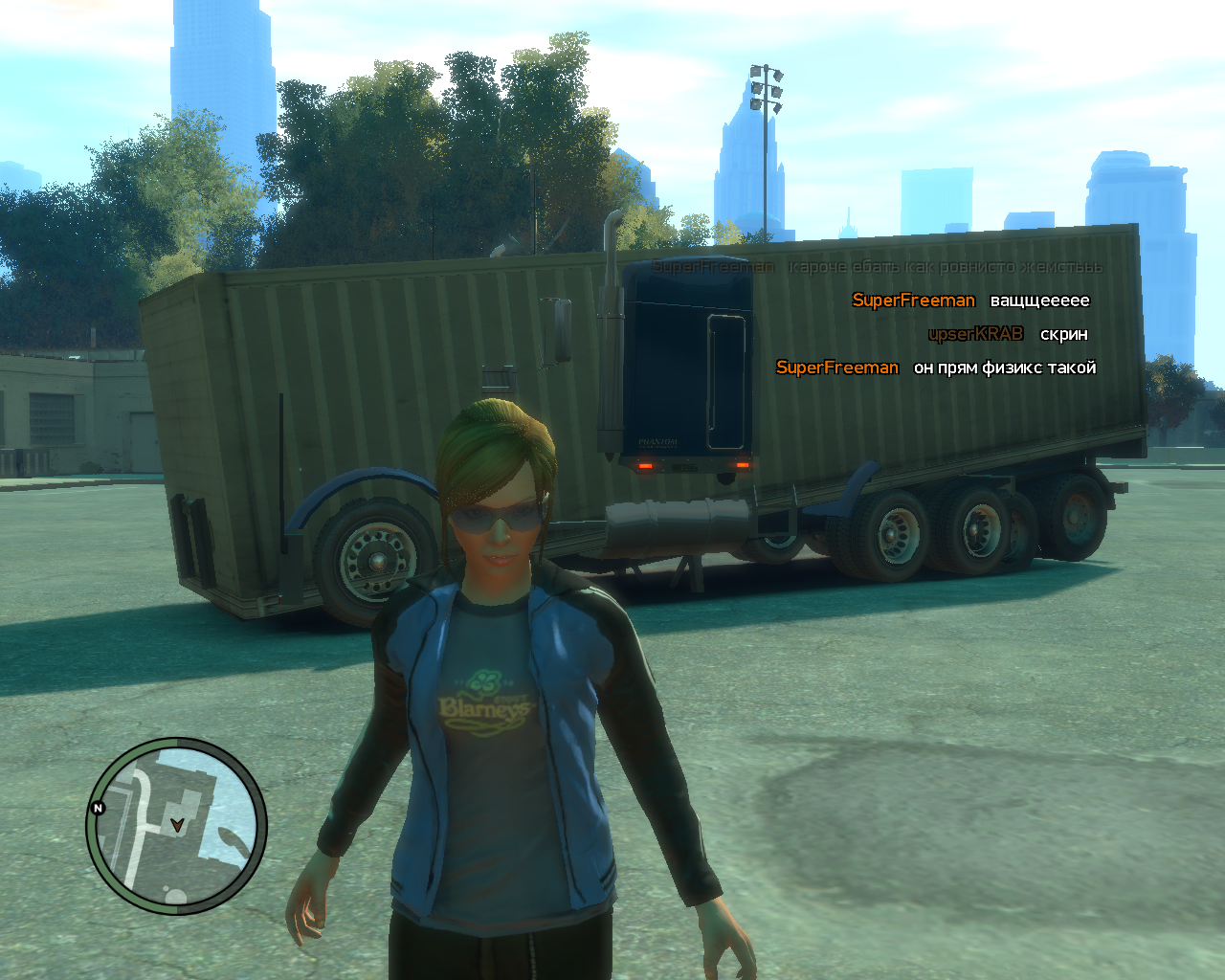Image resolution: width=1225 pixels, height=980 pixels.
Task: Choose the "скрин" chat message text
Action: pos(1063,334)
